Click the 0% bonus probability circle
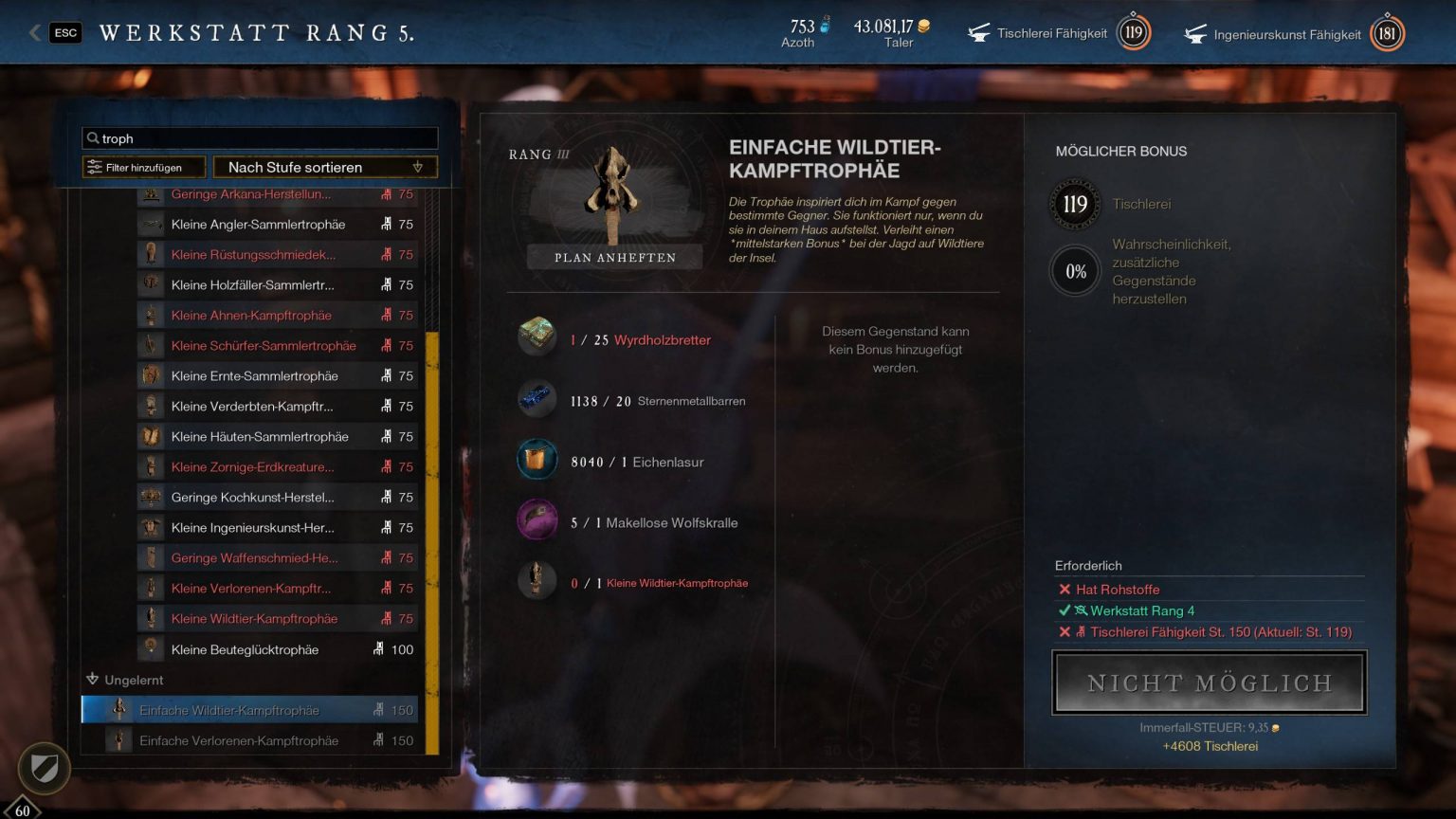 [x=1075, y=271]
